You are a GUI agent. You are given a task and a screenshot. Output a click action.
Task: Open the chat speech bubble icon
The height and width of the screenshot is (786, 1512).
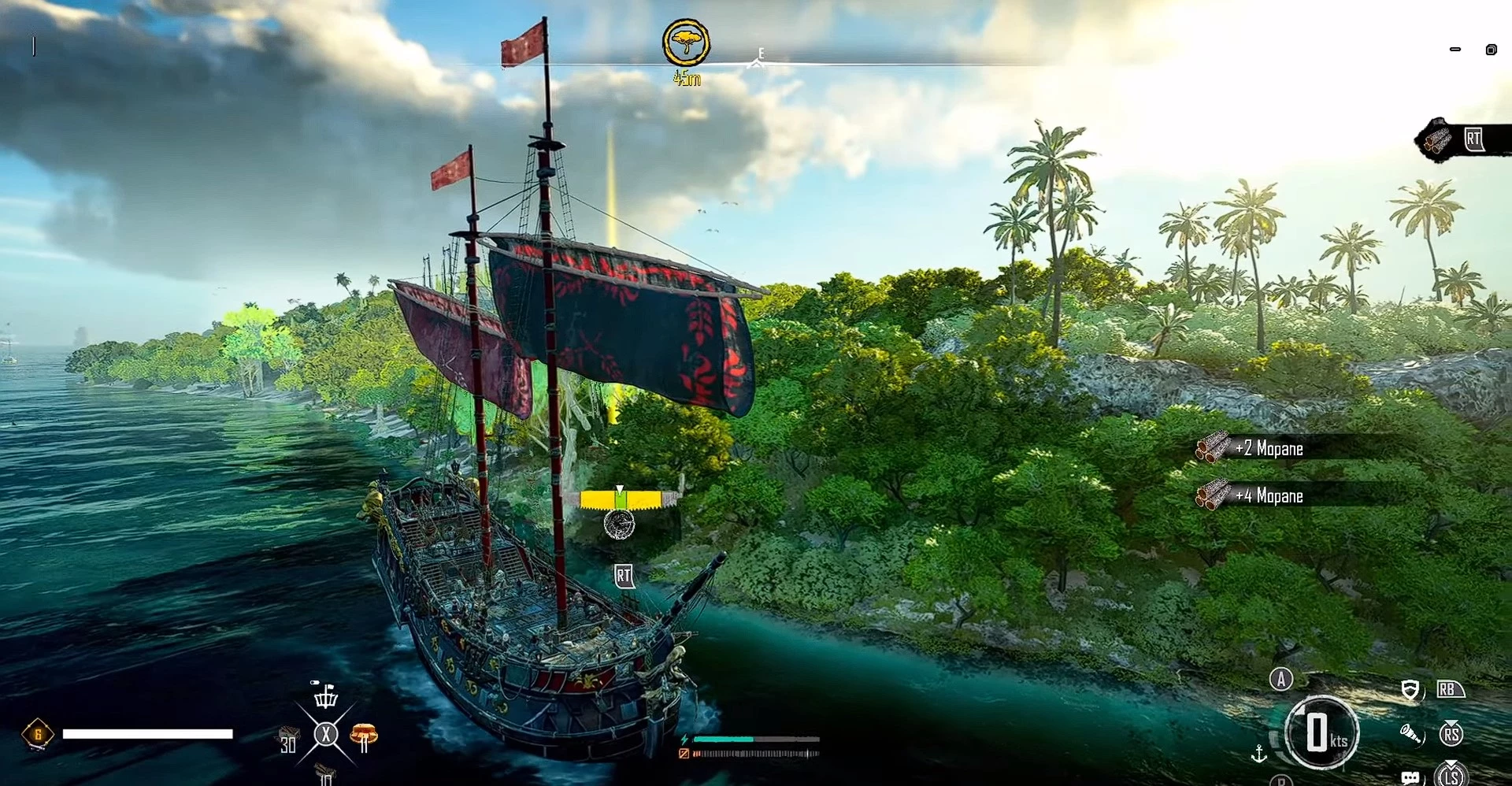tap(1410, 777)
